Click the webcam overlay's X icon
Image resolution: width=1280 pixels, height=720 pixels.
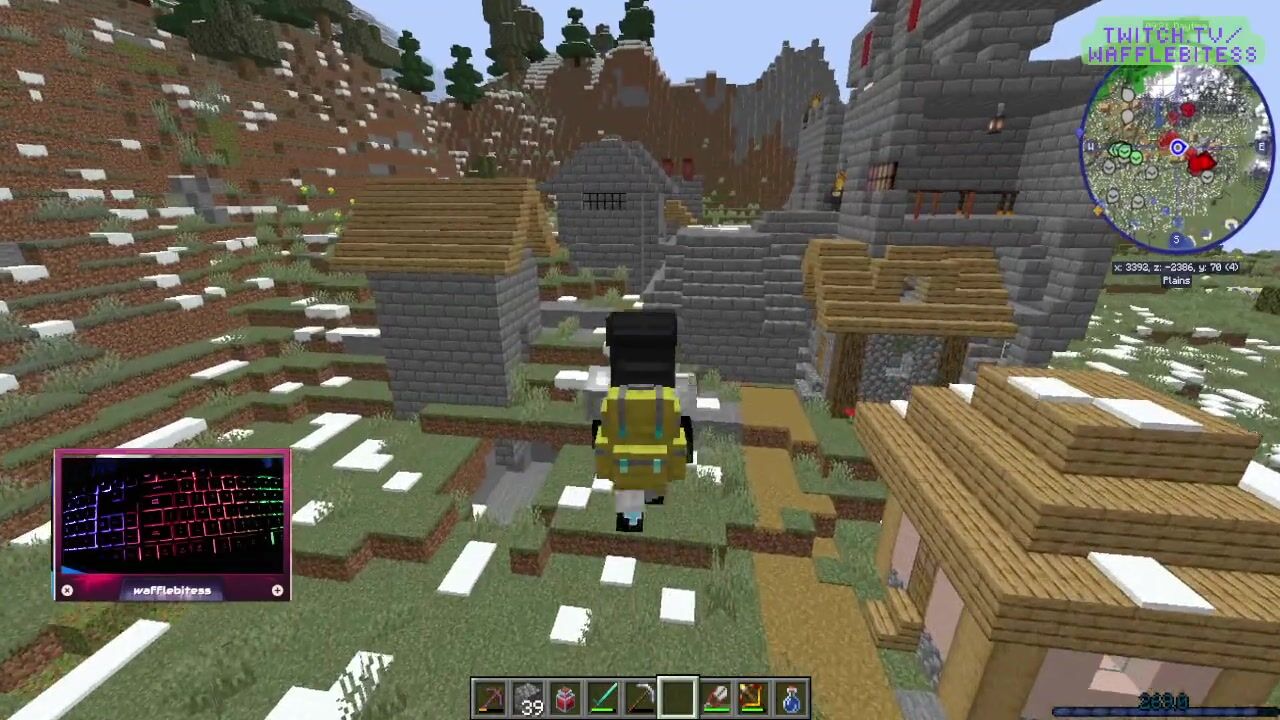click(67, 591)
